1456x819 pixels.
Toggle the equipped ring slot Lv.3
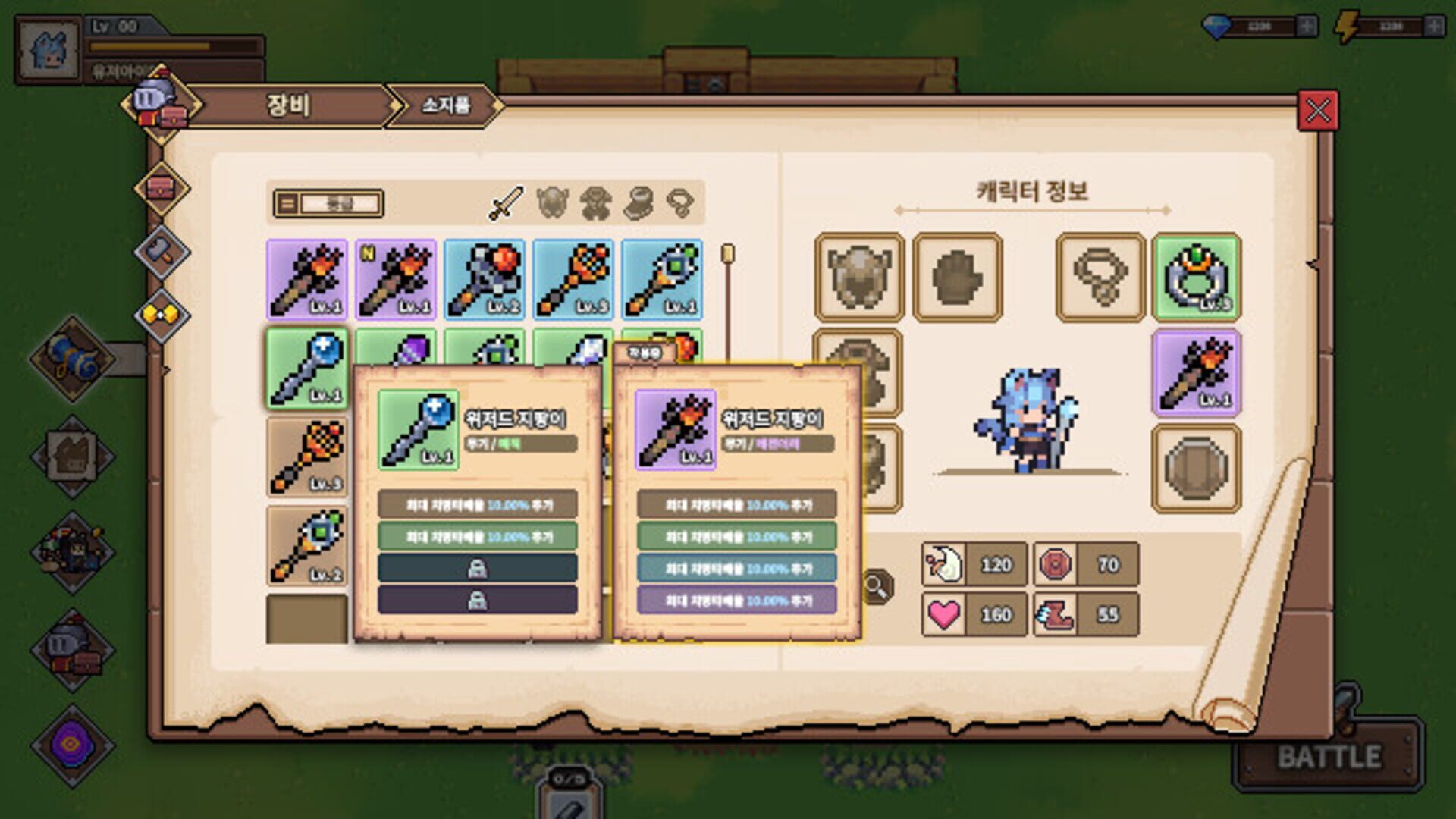[x=1198, y=277]
